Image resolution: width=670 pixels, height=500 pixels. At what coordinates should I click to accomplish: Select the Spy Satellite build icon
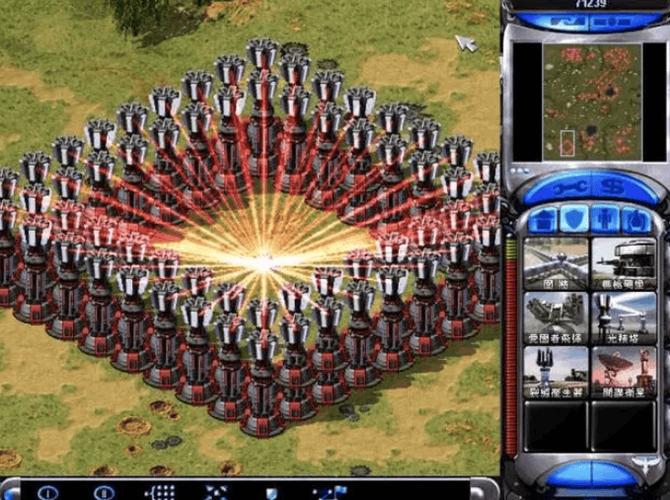[x=623, y=371]
